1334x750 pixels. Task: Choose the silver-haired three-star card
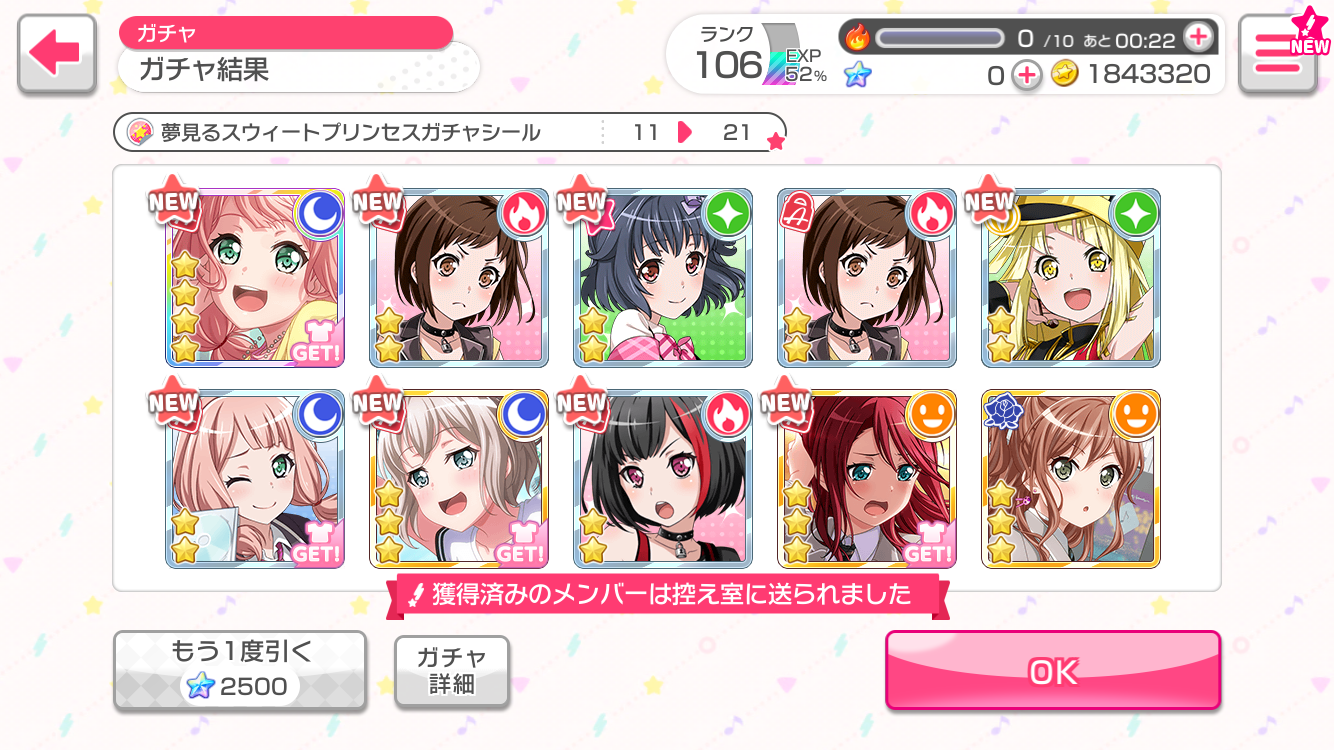pyautogui.click(x=459, y=479)
